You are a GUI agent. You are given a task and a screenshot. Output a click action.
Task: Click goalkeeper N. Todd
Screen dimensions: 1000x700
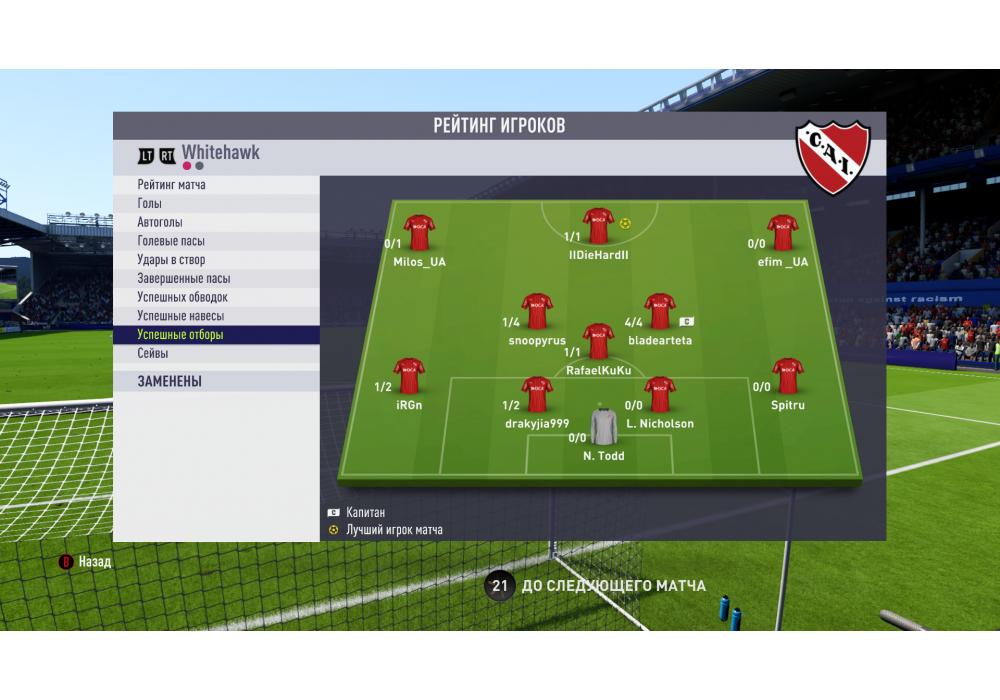click(x=603, y=427)
